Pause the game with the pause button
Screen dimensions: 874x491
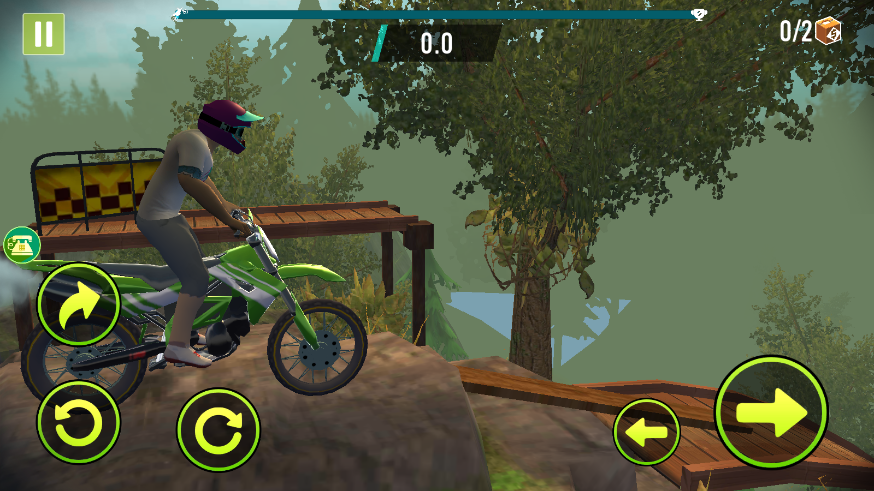point(43,34)
